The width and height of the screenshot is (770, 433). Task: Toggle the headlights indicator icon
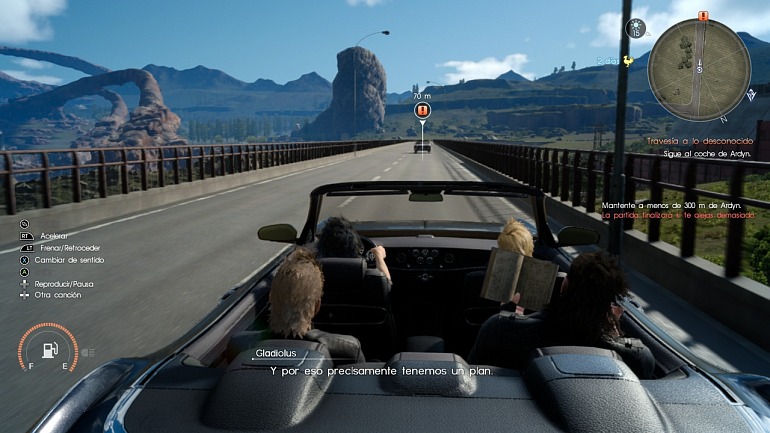pyautogui.click(x=87, y=352)
